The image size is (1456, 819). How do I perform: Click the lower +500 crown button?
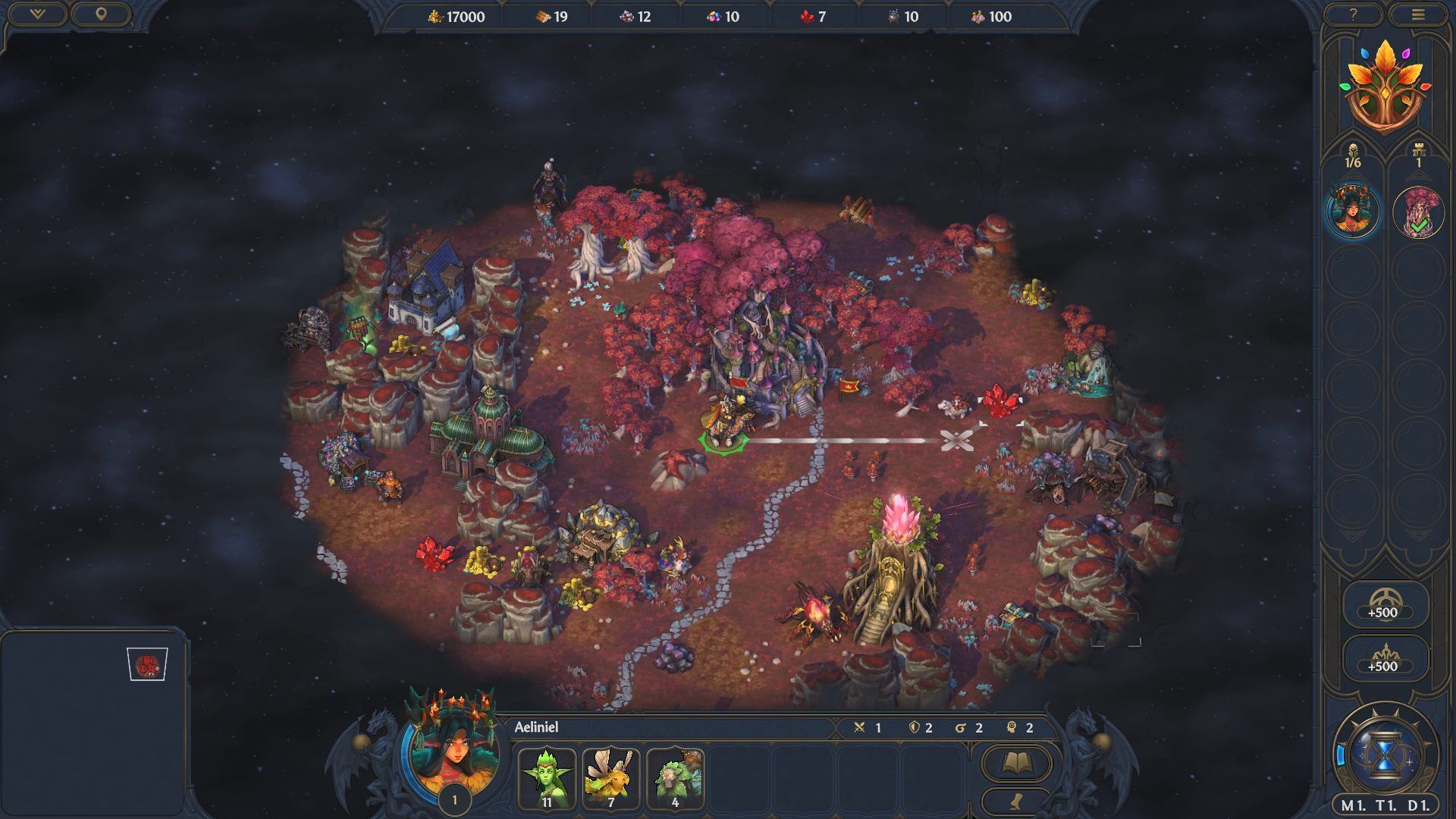pos(1383,657)
